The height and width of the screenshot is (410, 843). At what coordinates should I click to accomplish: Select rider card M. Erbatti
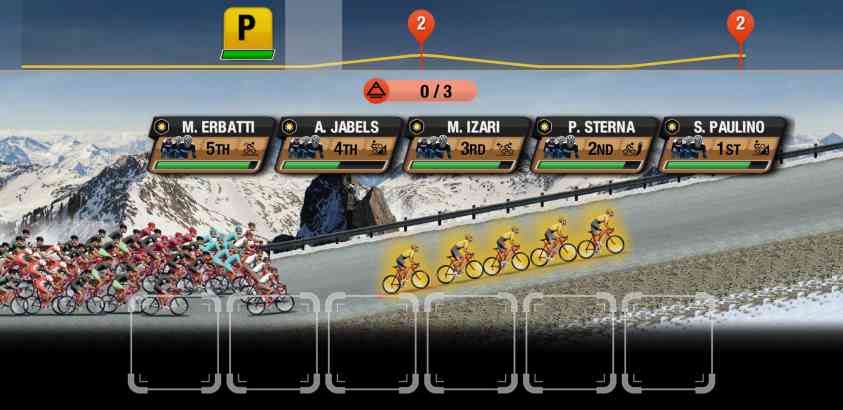coord(211,145)
